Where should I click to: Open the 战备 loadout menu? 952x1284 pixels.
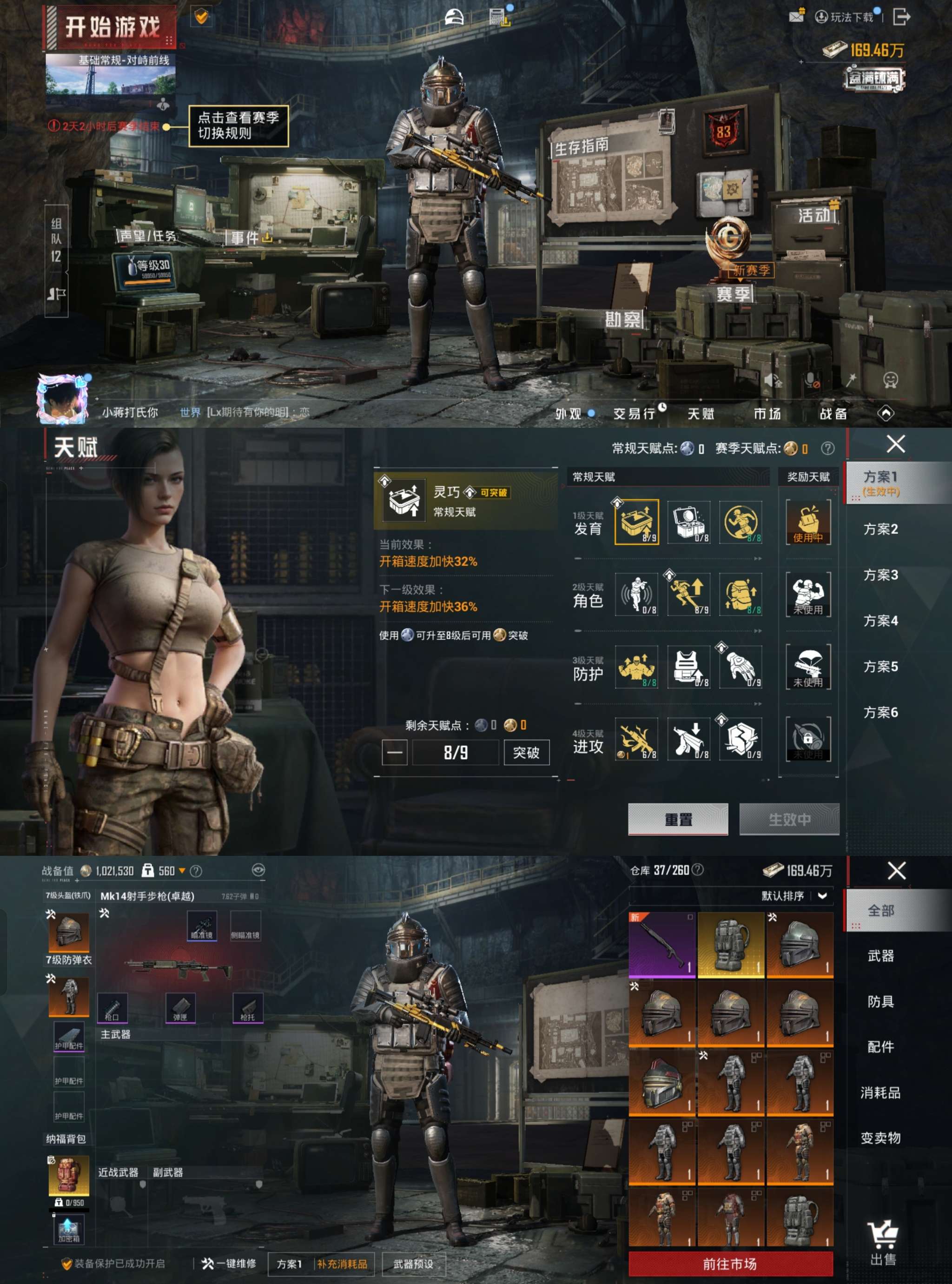pos(833,413)
